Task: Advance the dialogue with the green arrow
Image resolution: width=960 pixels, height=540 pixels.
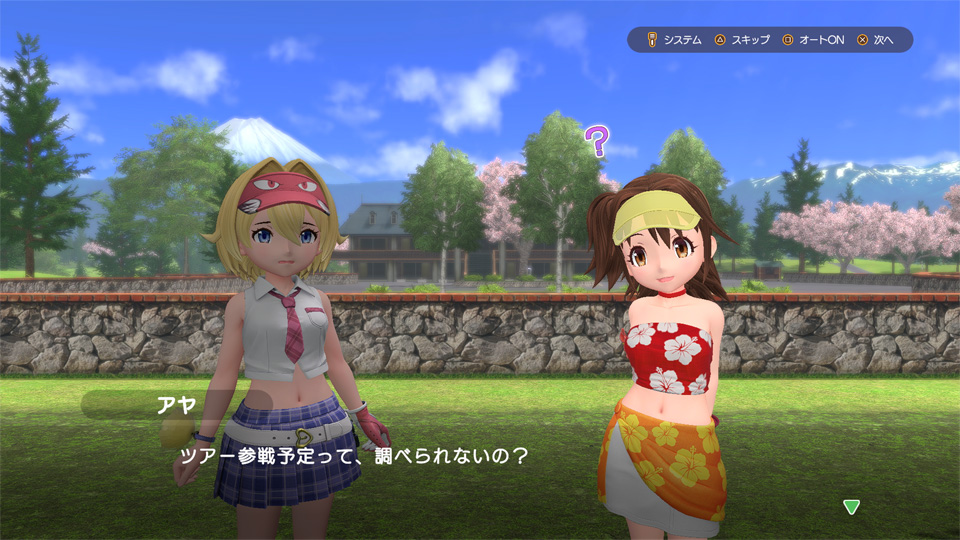Action: coord(851,507)
